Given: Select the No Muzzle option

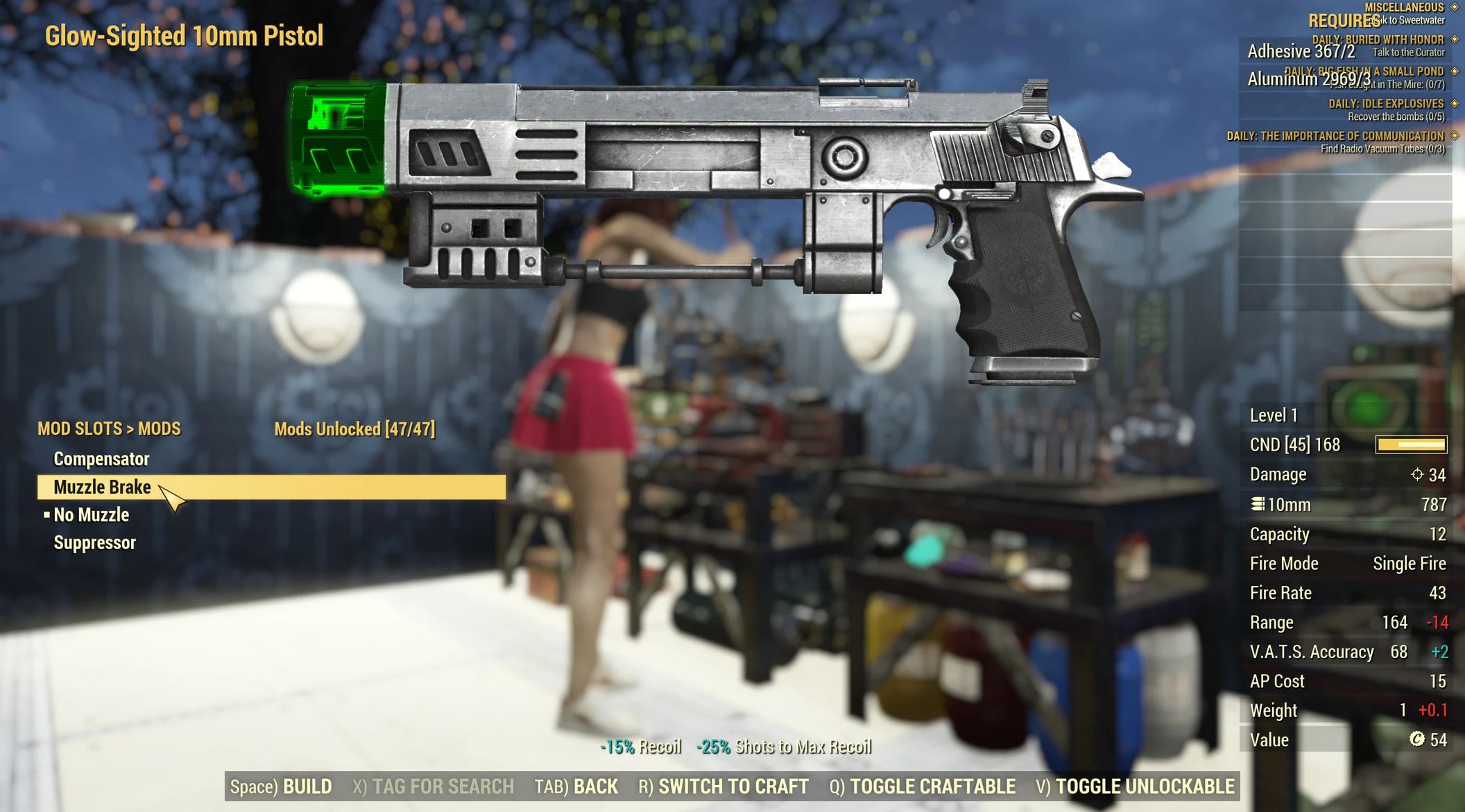Looking at the screenshot, I should pos(91,515).
